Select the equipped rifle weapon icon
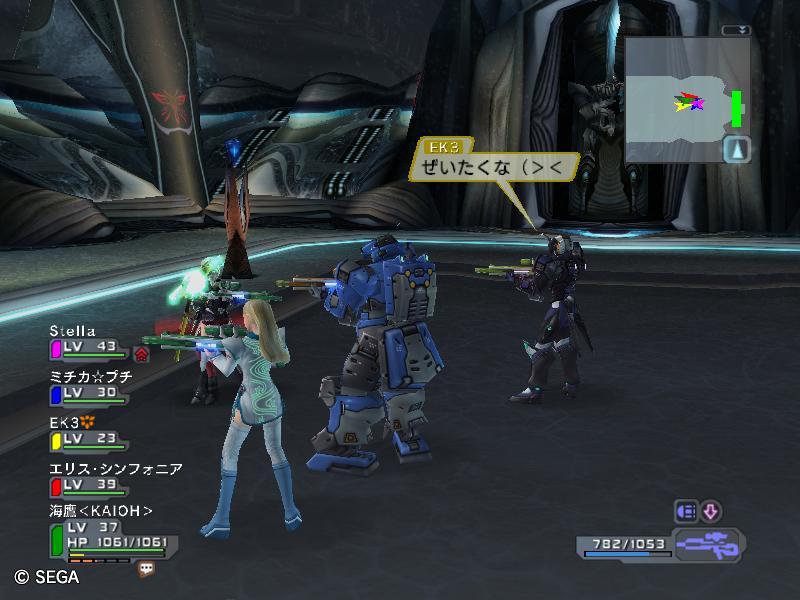Viewport: 800px width, 600px height. [706, 546]
